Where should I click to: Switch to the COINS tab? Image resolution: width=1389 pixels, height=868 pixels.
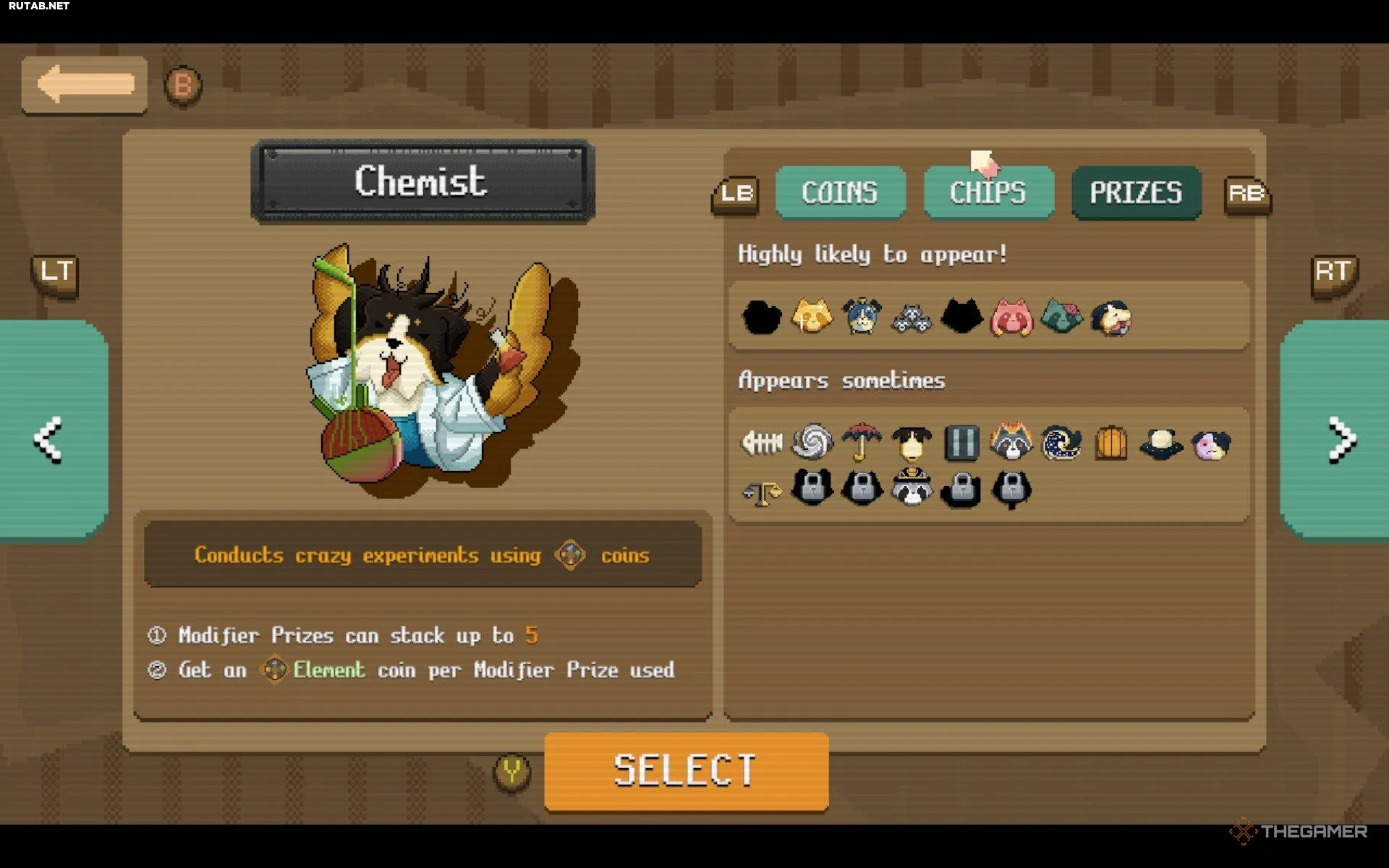coord(840,192)
